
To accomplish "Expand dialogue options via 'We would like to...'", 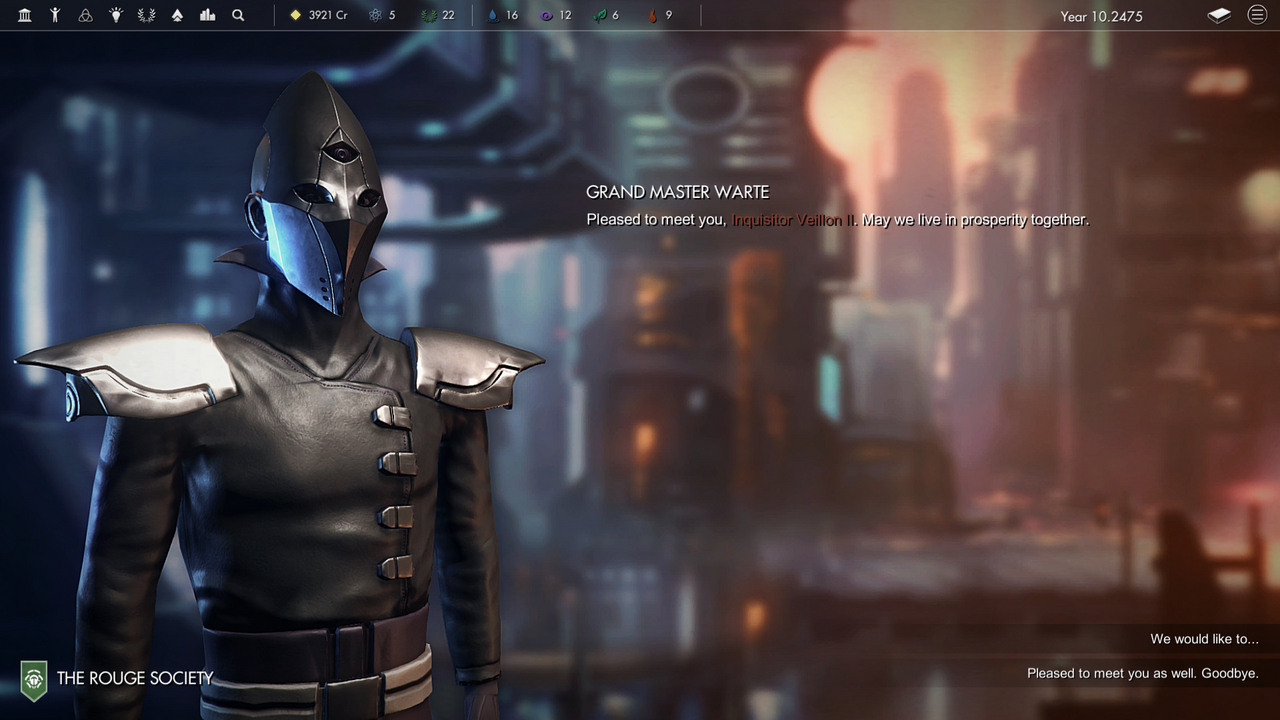I will (1193, 638).
